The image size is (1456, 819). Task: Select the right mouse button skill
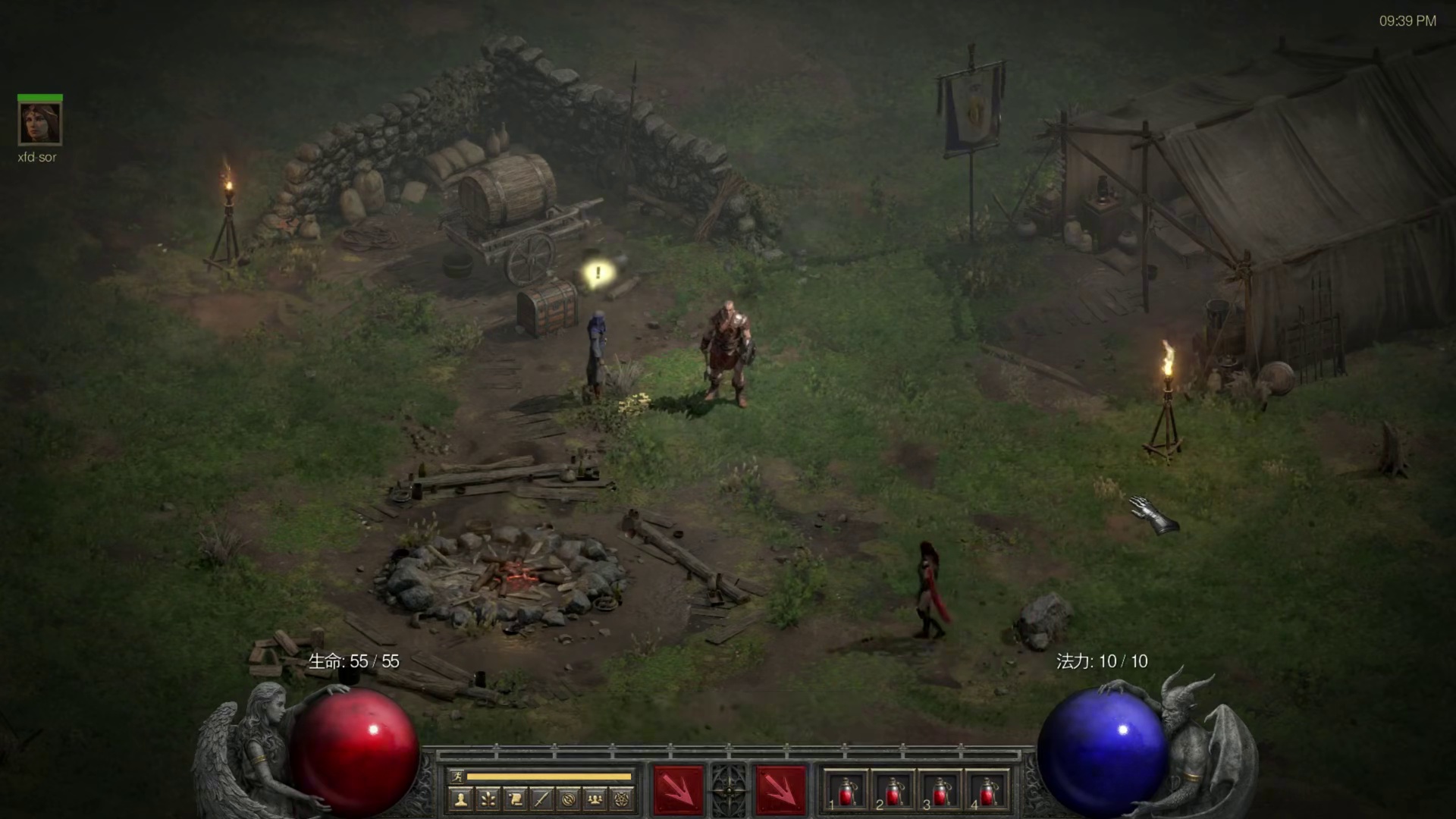(x=780, y=791)
